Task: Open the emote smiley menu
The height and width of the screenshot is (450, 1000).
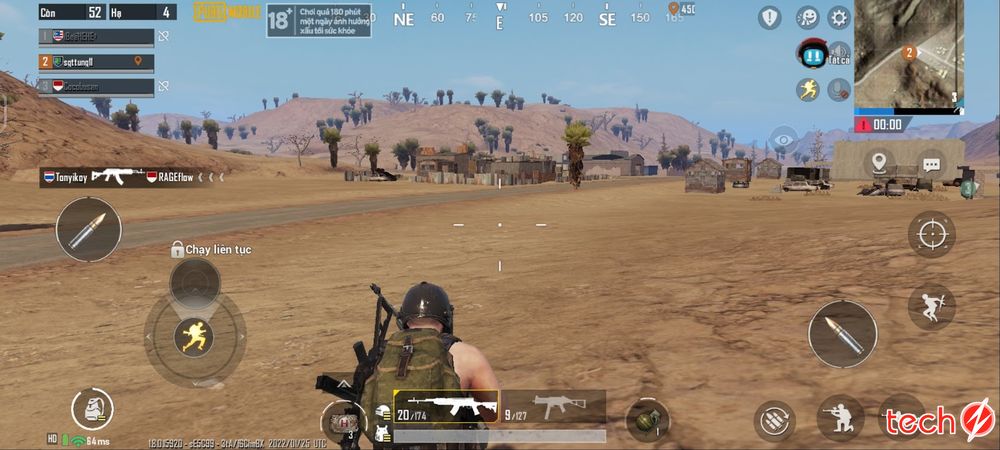Action: [x=807, y=17]
